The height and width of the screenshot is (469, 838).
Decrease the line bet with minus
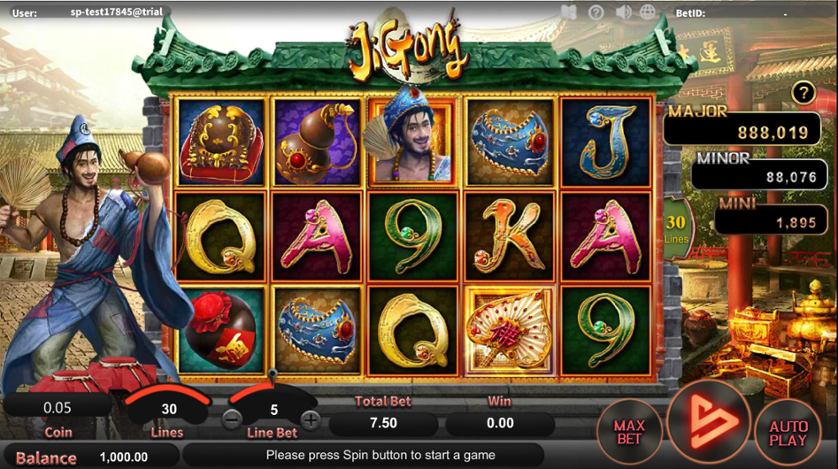[x=232, y=419]
